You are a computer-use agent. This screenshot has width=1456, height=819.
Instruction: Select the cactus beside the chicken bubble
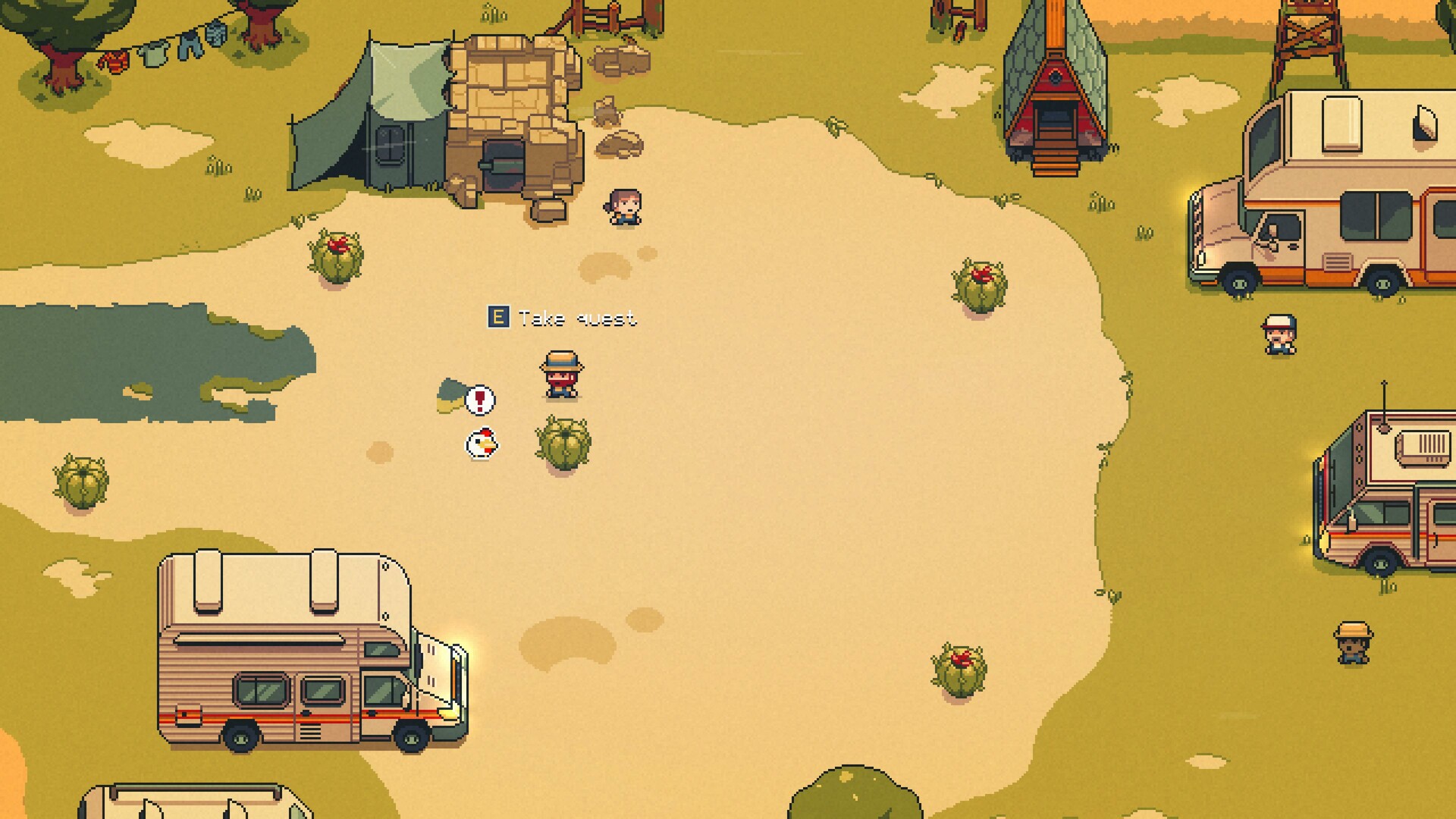pos(562,444)
